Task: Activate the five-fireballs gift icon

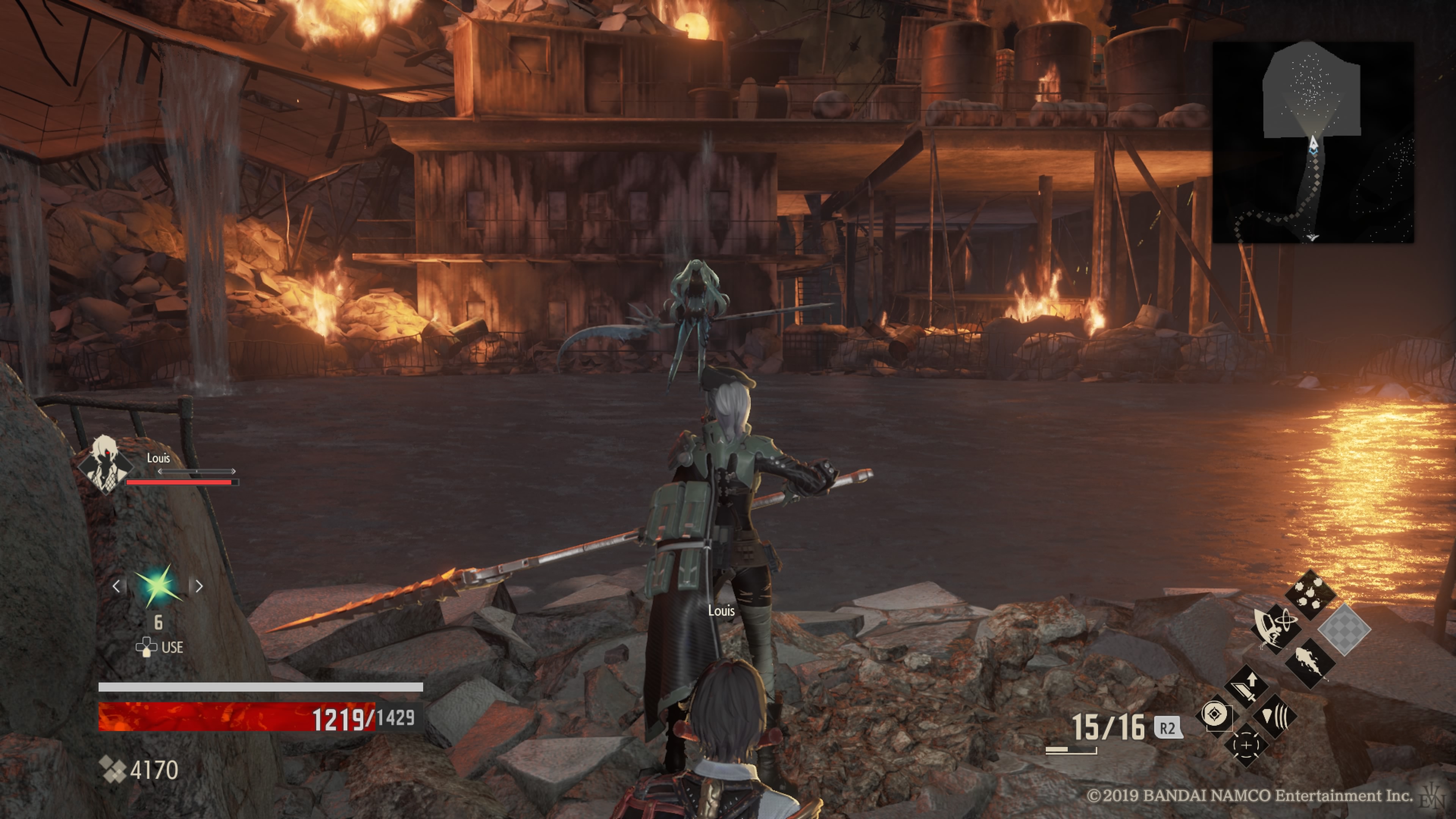Action: (1310, 596)
